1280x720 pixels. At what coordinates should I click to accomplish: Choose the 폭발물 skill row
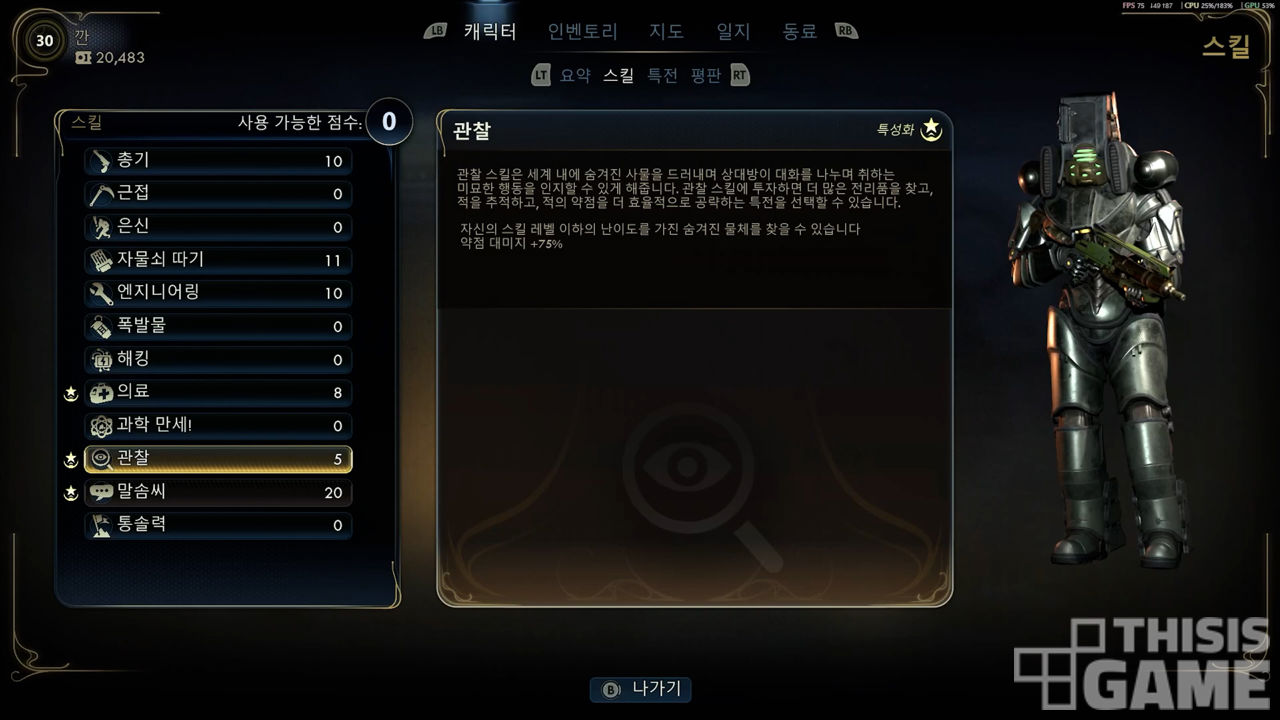pyautogui.click(x=218, y=326)
